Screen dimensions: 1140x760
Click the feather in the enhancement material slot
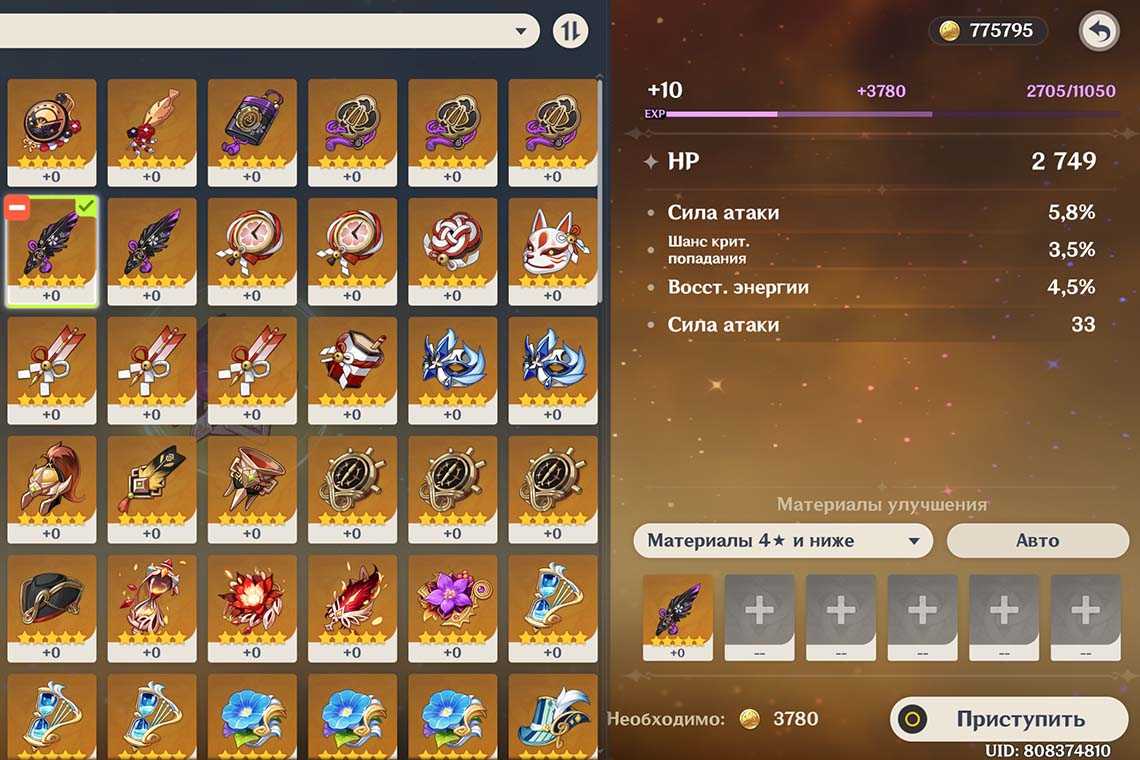click(678, 611)
